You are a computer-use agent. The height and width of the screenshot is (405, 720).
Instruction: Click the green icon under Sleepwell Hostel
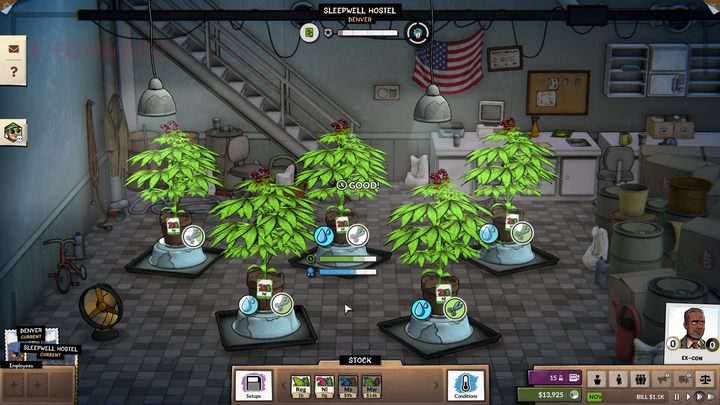[310, 33]
